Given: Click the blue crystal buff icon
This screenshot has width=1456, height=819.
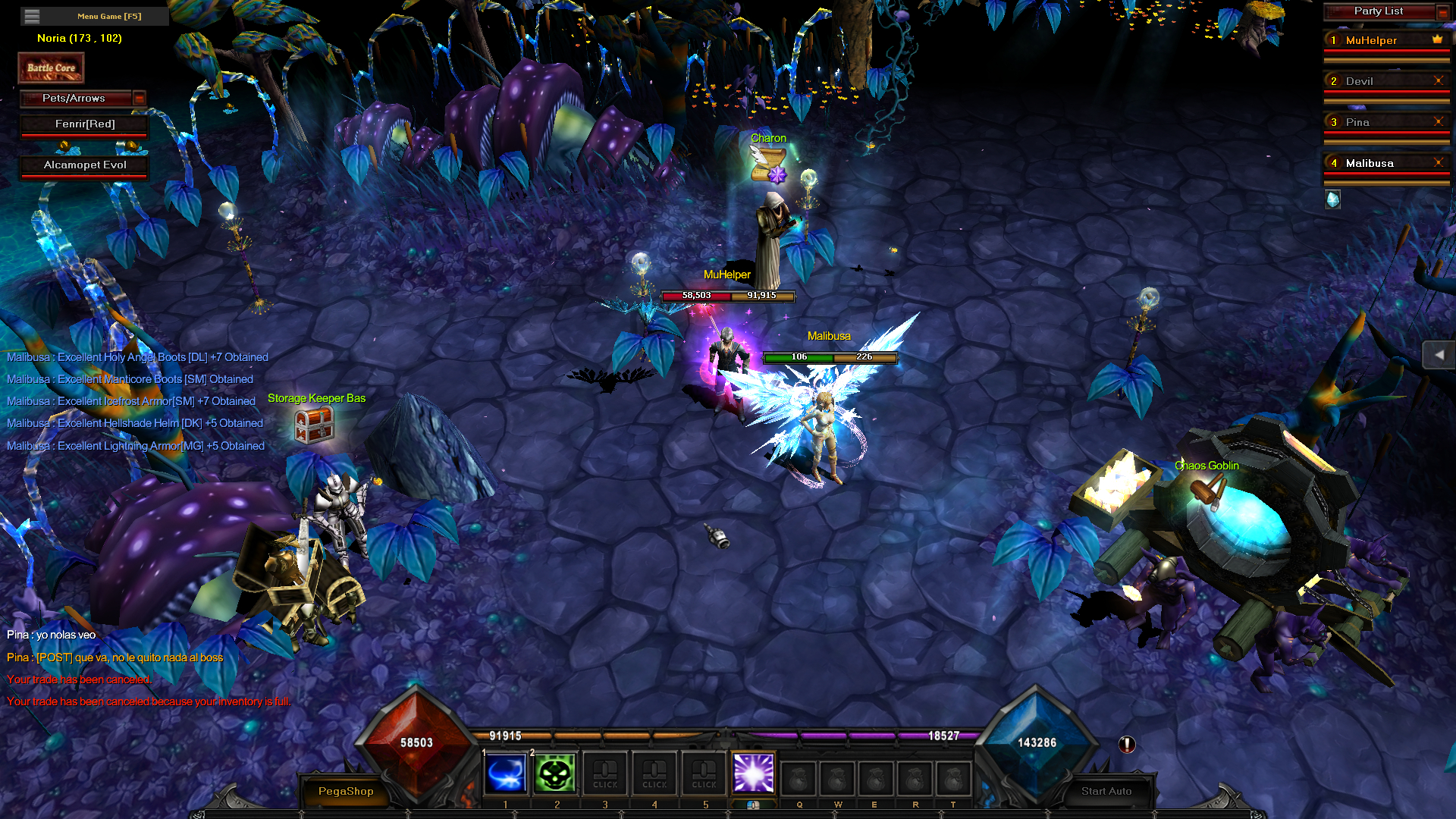Looking at the screenshot, I should click(x=1332, y=199).
